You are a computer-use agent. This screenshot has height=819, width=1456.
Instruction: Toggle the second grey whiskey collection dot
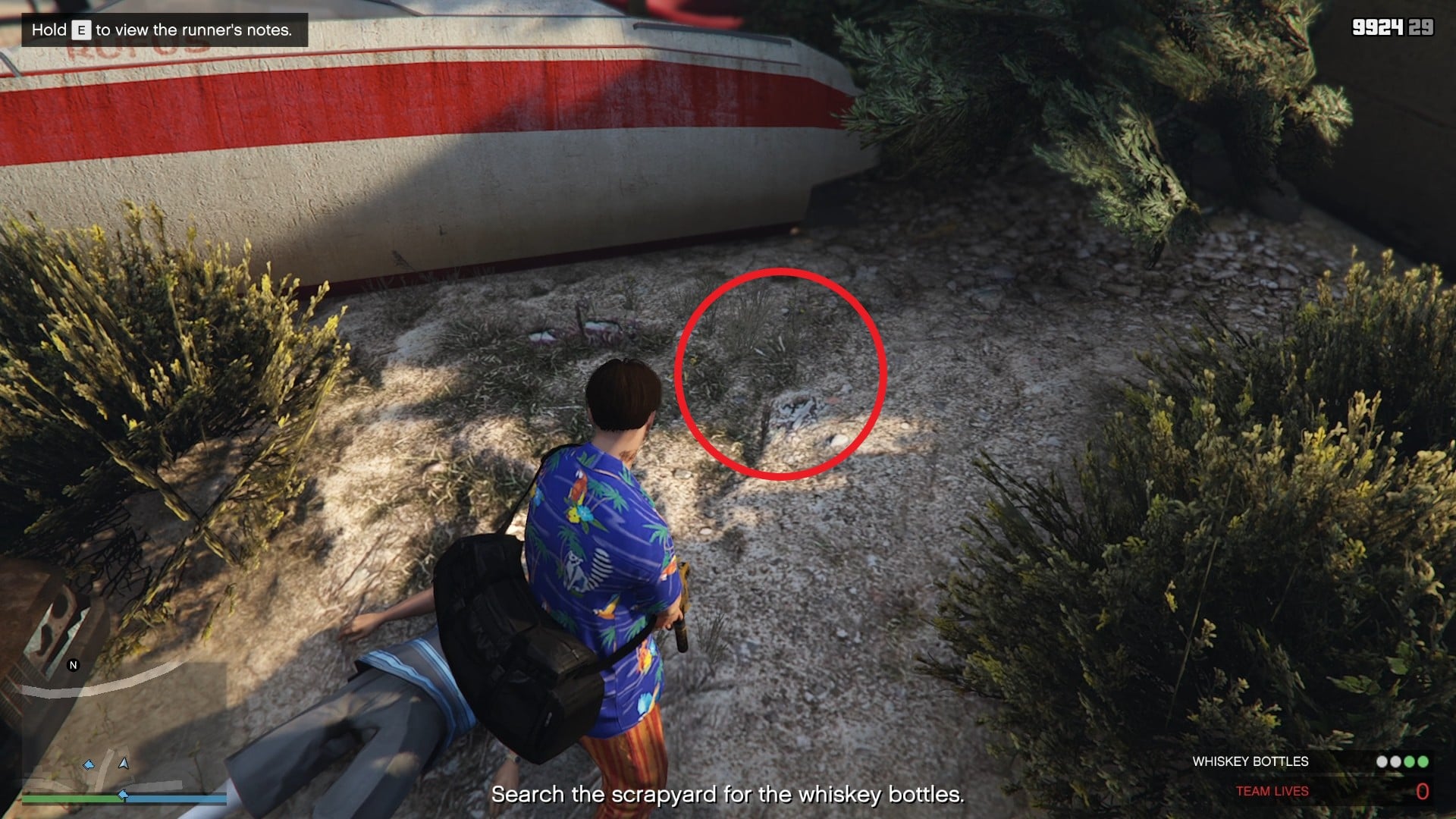pyautogui.click(x=1395, y=761)
